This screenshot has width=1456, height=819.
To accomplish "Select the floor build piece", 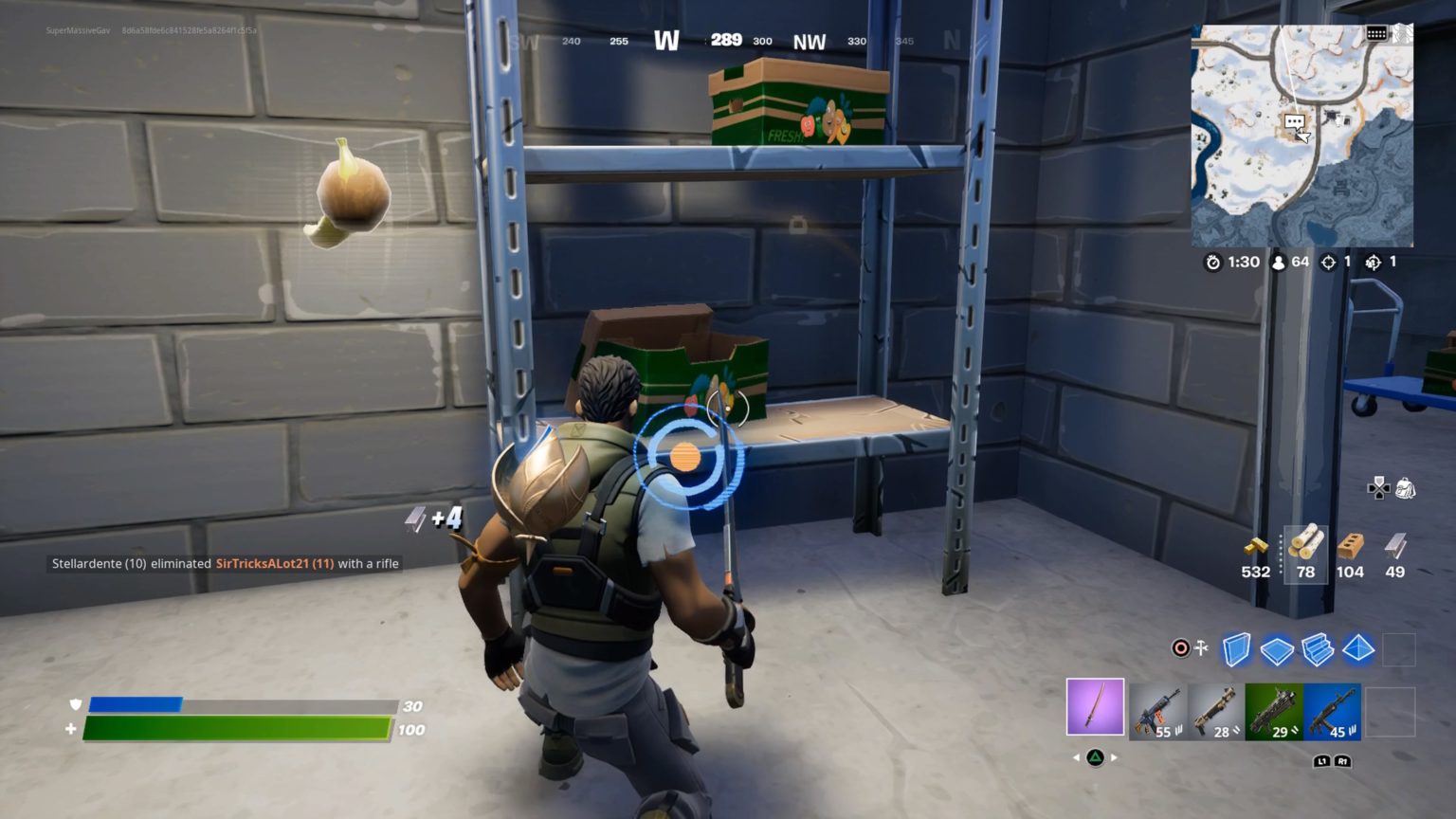I will point(1275,649).
